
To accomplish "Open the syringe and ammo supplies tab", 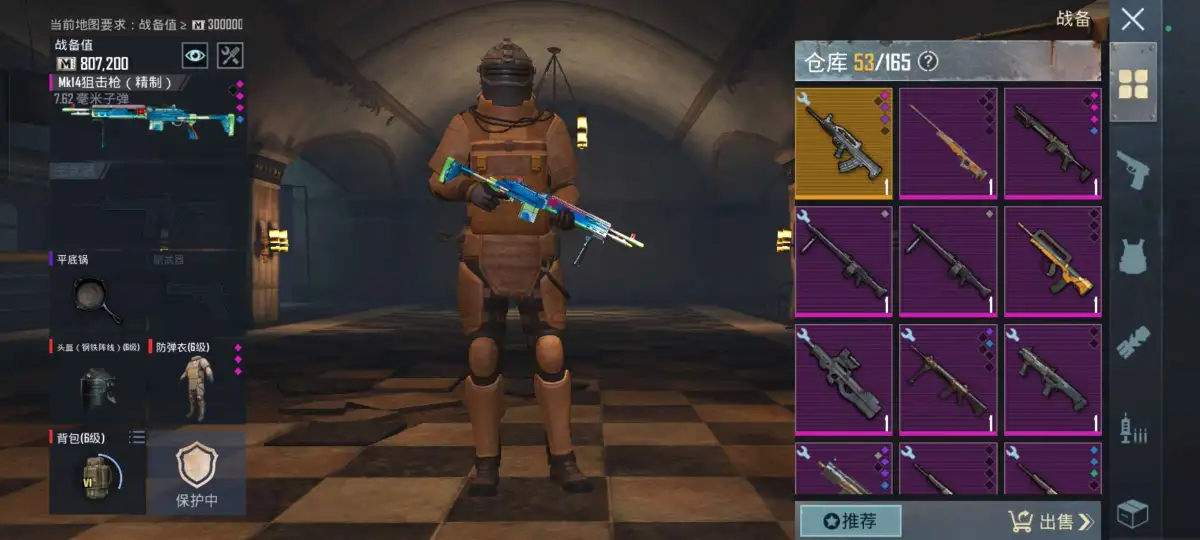I will (x=1133, y=428).
